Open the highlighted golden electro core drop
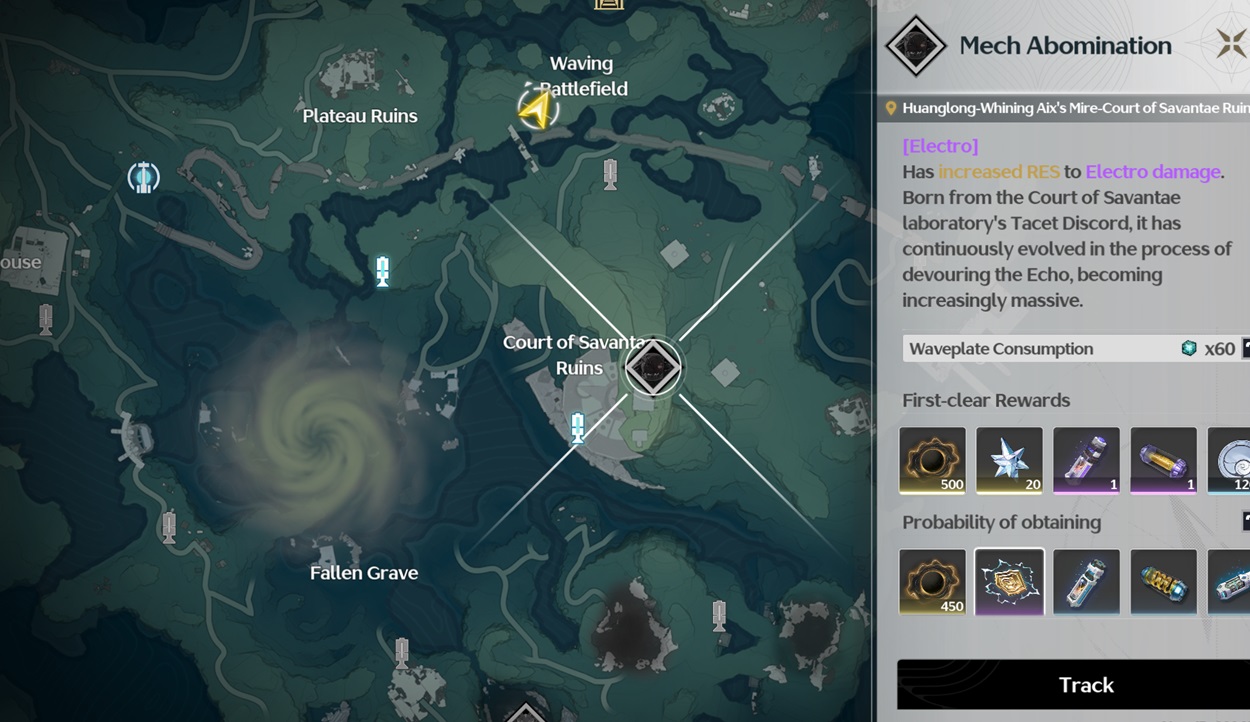 [1009, 581]
